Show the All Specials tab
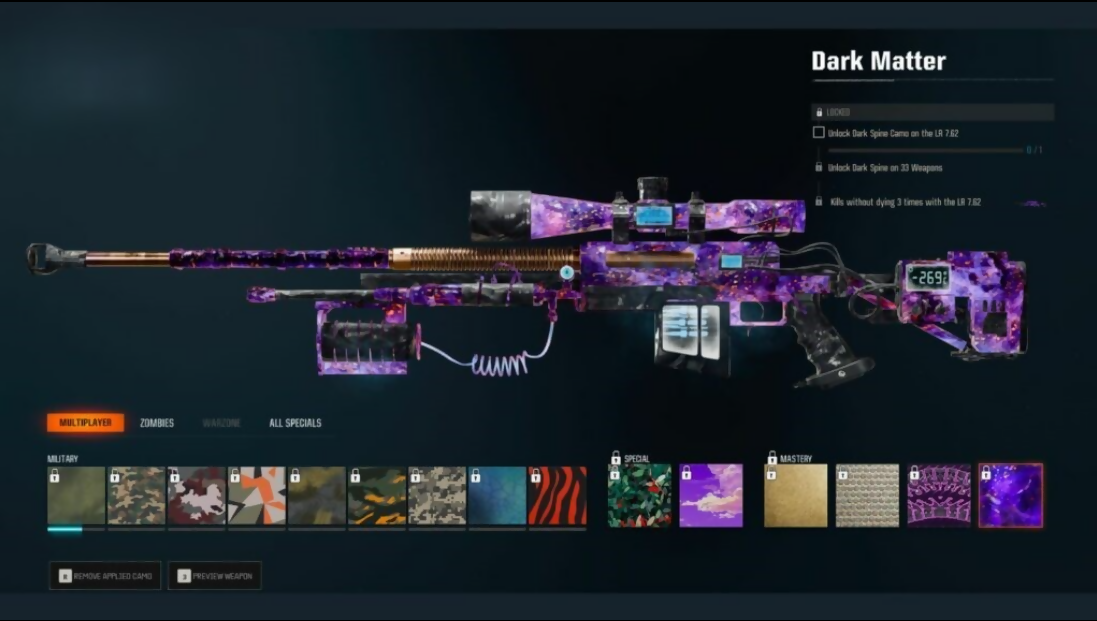Viewport: 1097px width, 621px height. pyautogui.click(x=295, y=423)
